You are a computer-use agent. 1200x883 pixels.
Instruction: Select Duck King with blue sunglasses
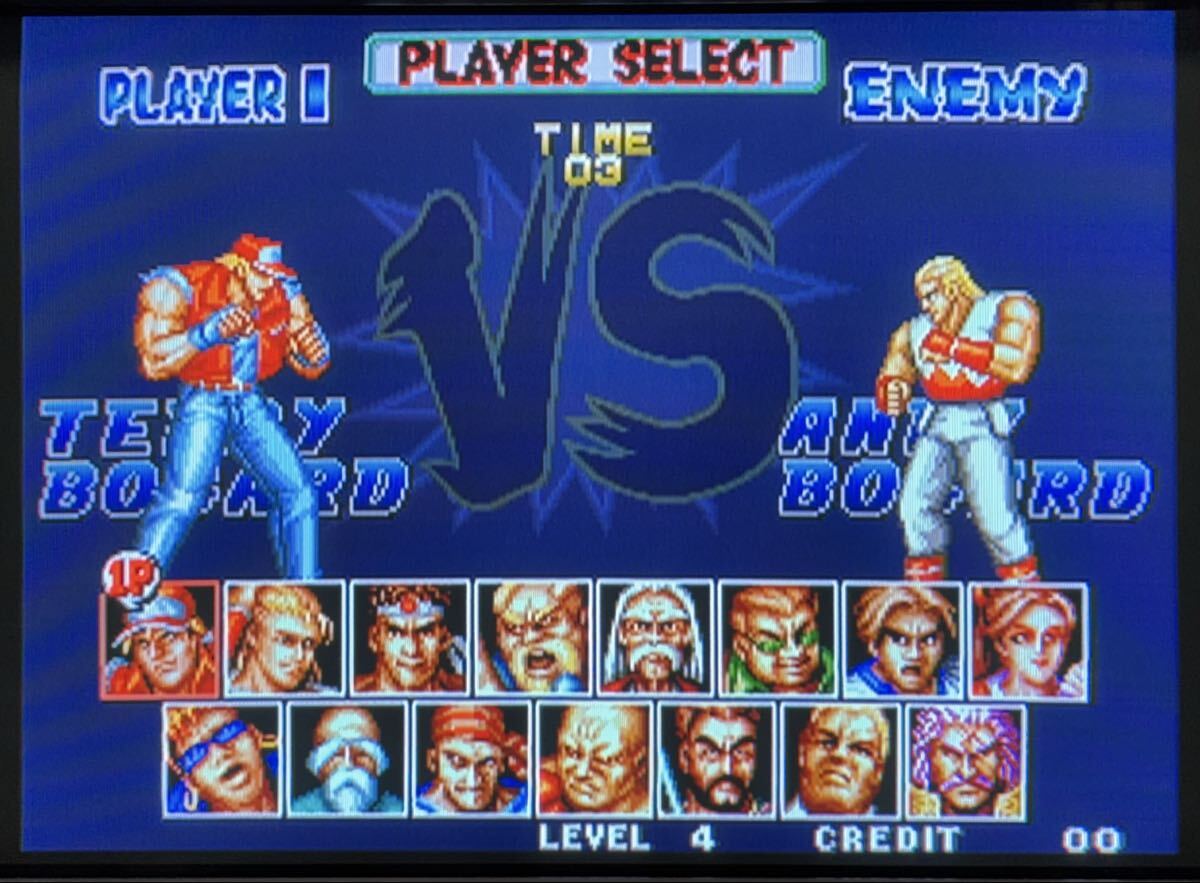(222, 760)
